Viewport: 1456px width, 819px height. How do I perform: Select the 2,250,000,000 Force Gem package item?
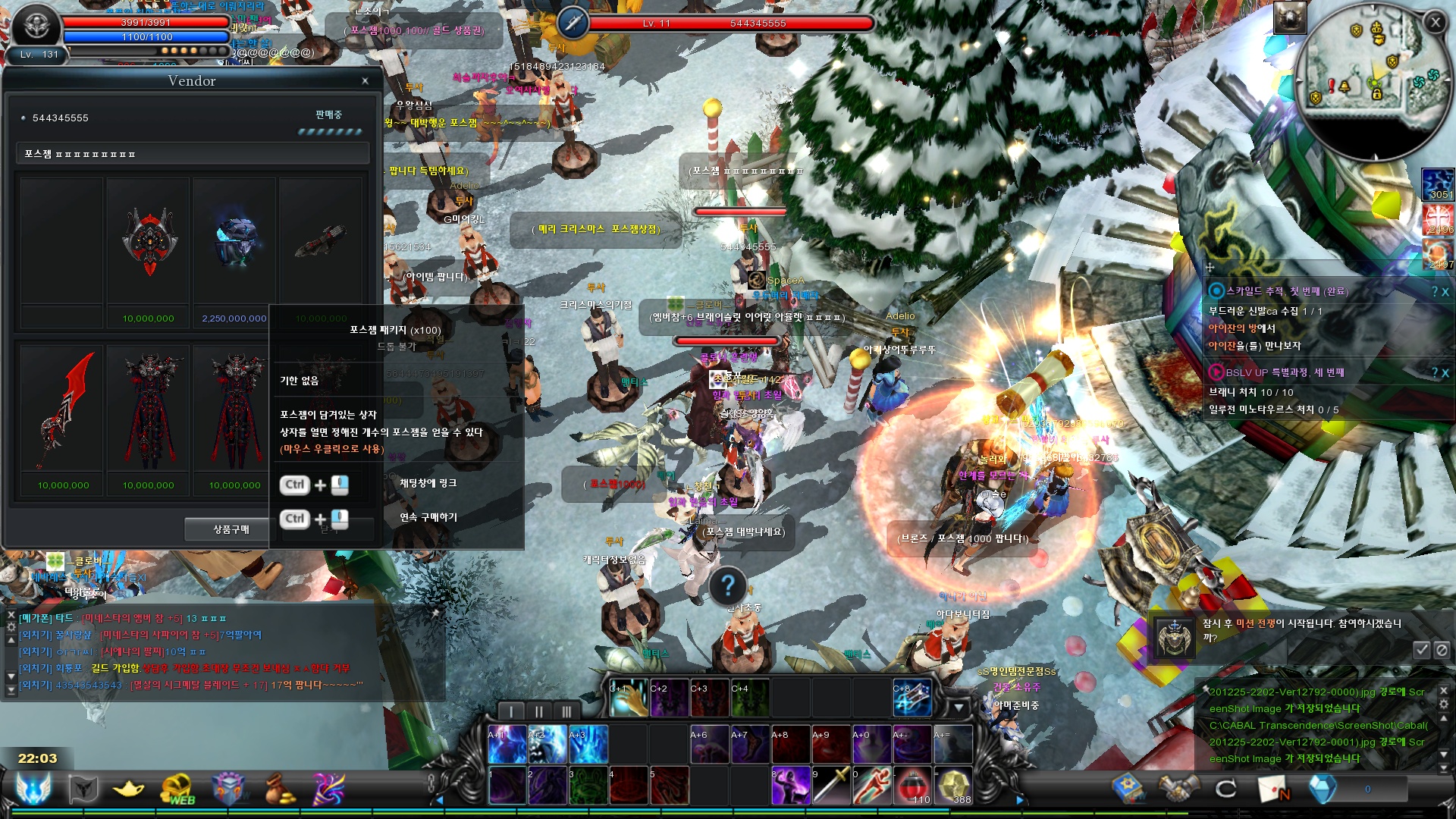[234, 243]
